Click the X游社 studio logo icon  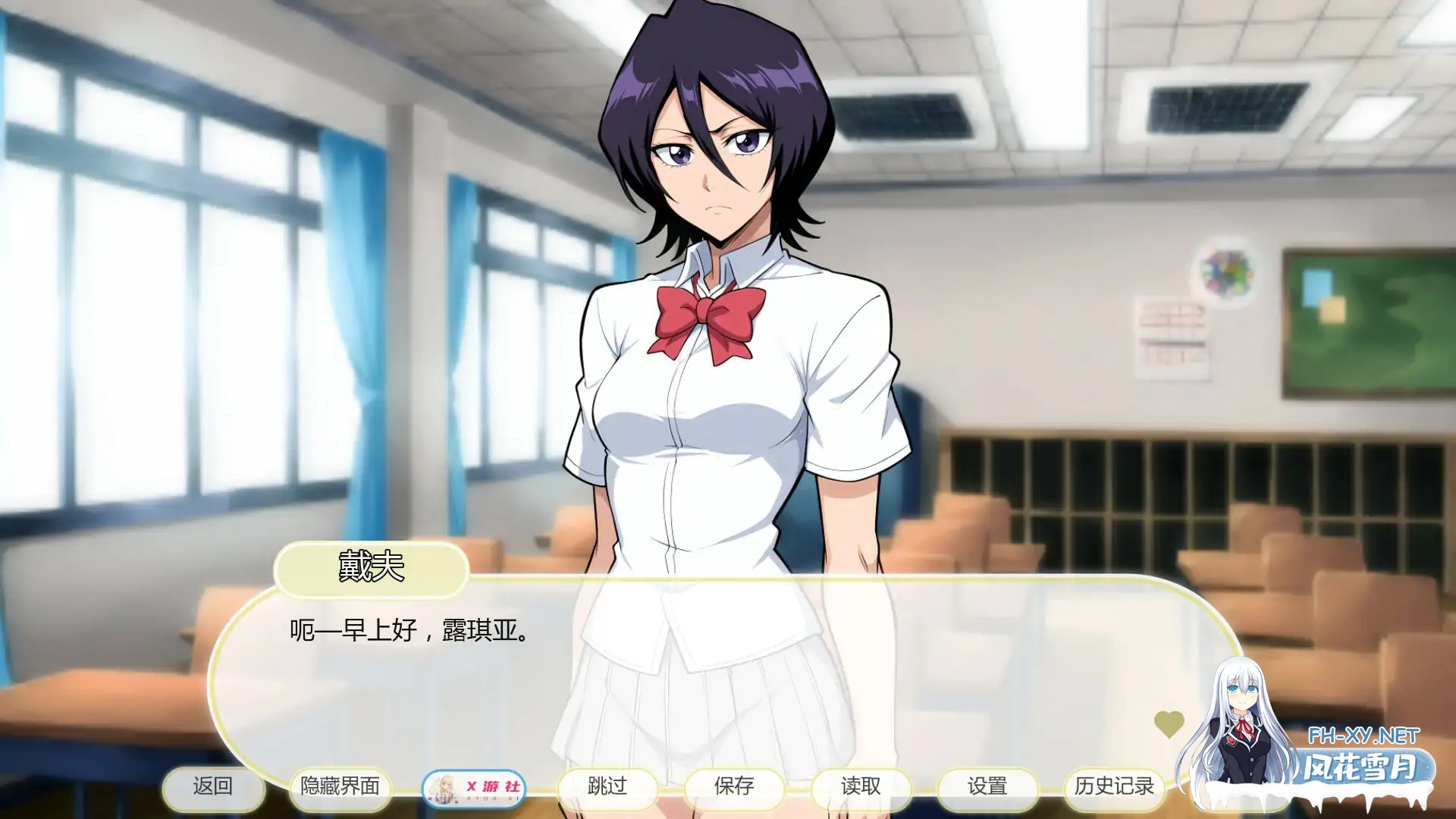point(475,788)
